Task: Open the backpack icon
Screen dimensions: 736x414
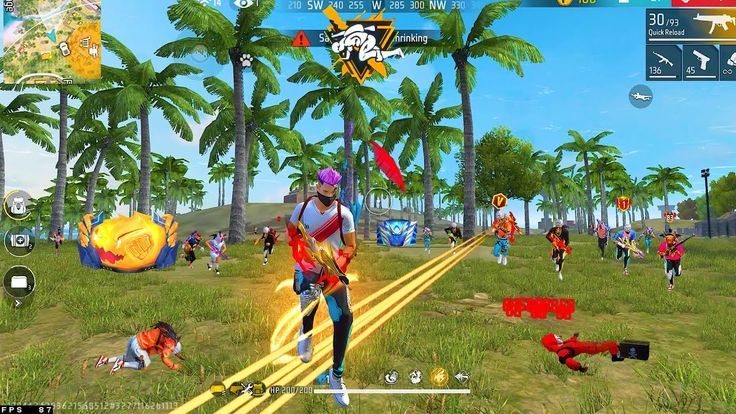Action: [18, 205]
